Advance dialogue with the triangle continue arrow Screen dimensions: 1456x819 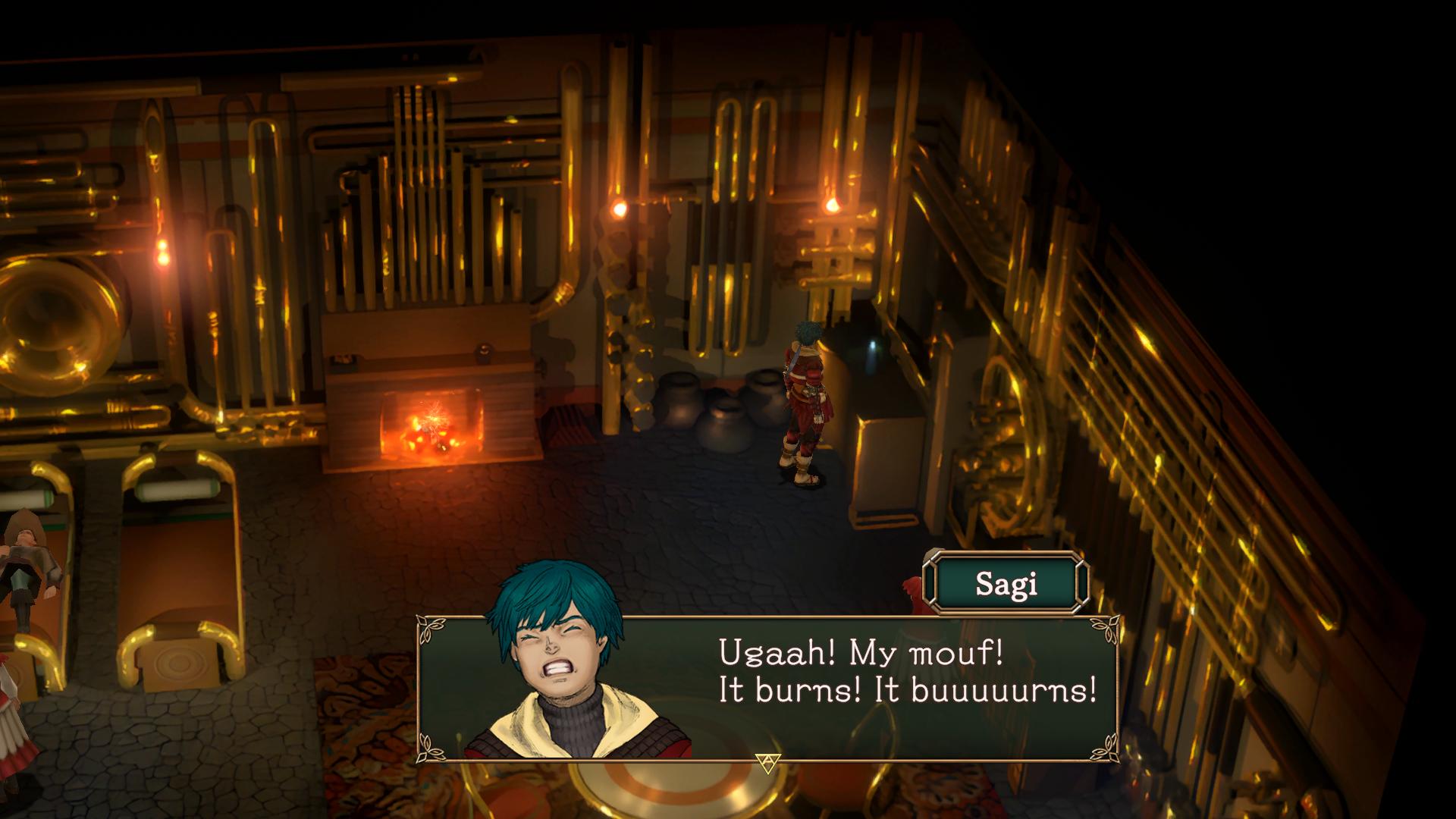[767, 764]
